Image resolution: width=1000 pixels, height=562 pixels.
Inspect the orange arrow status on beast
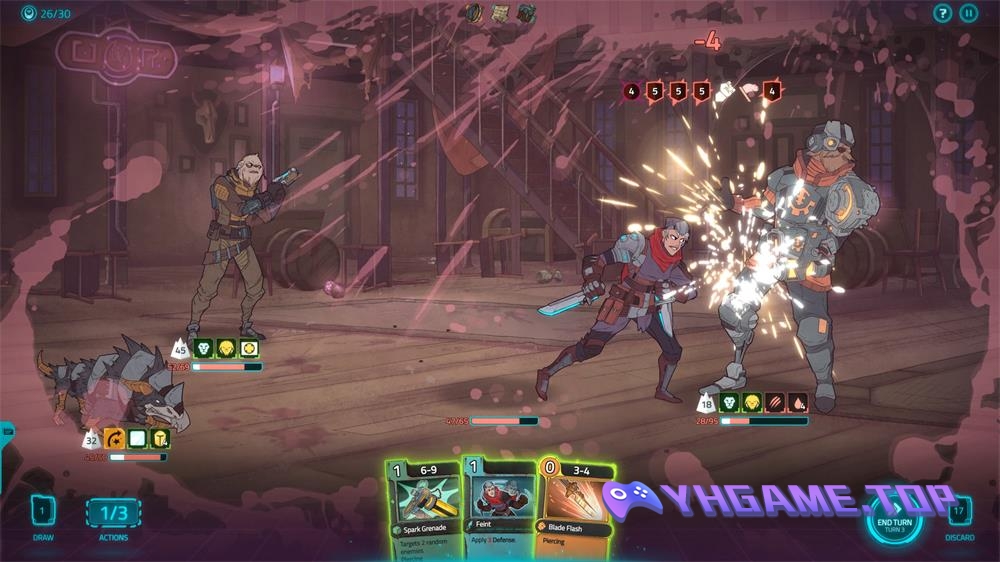[x=113, y=438]
